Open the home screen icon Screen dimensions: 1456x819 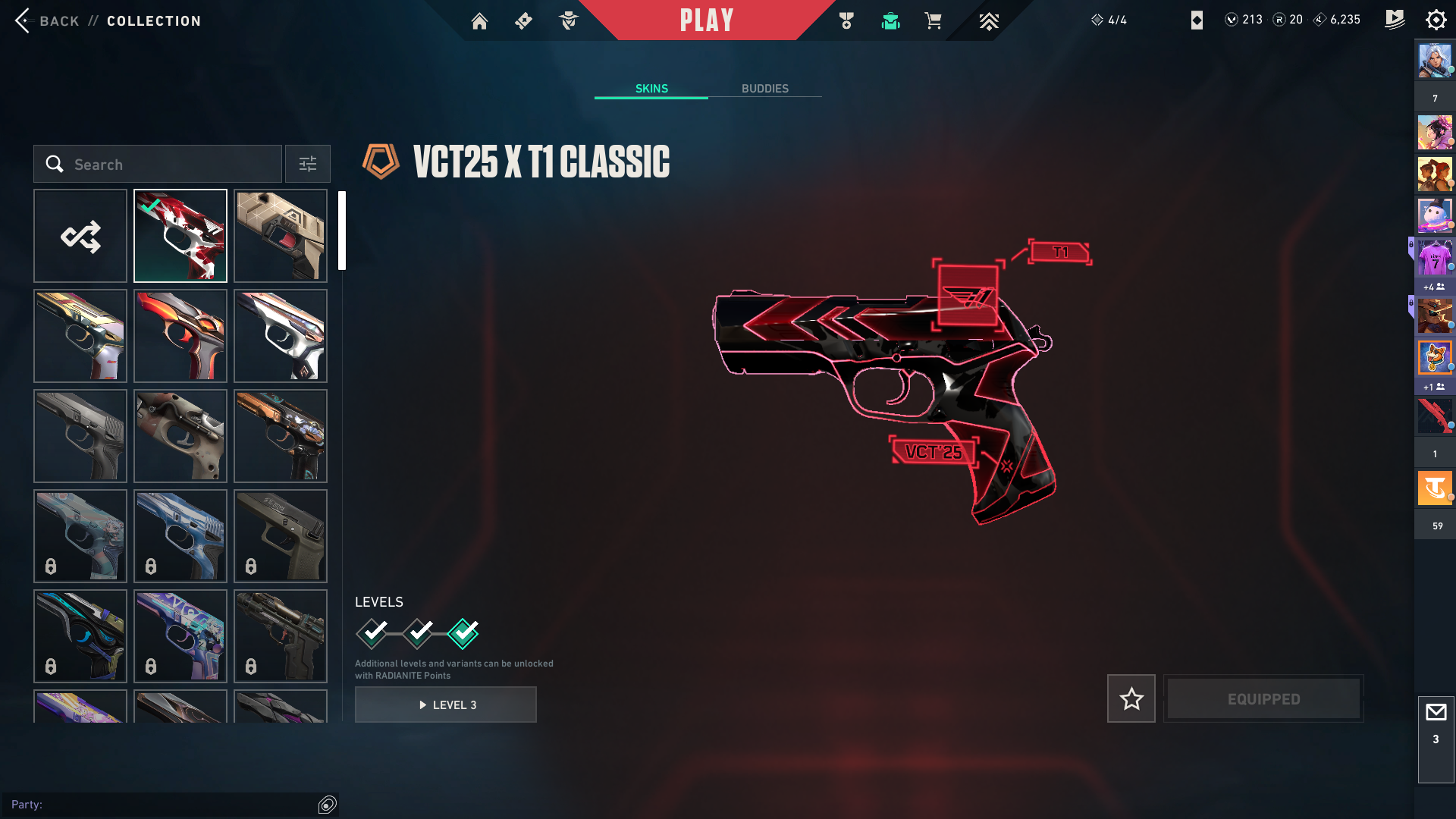479,21
